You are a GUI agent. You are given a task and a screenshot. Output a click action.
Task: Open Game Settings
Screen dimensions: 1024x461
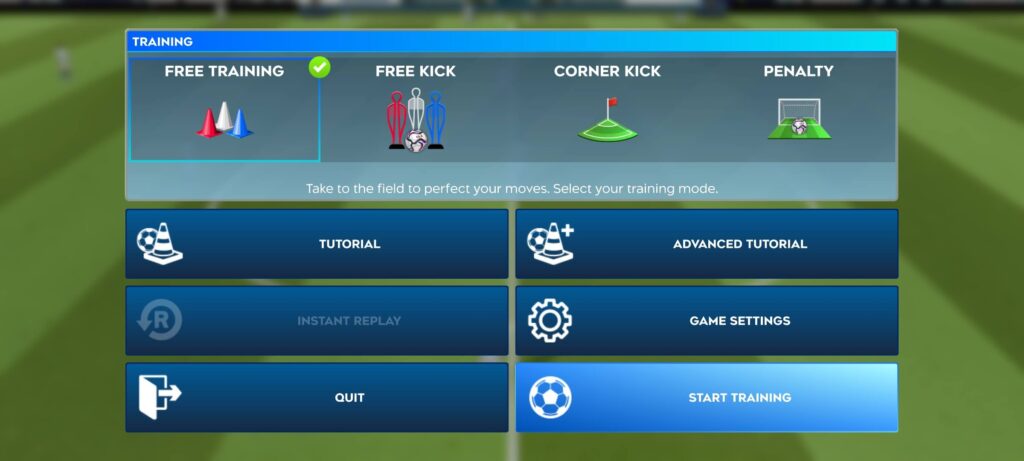tap(707, 321)
